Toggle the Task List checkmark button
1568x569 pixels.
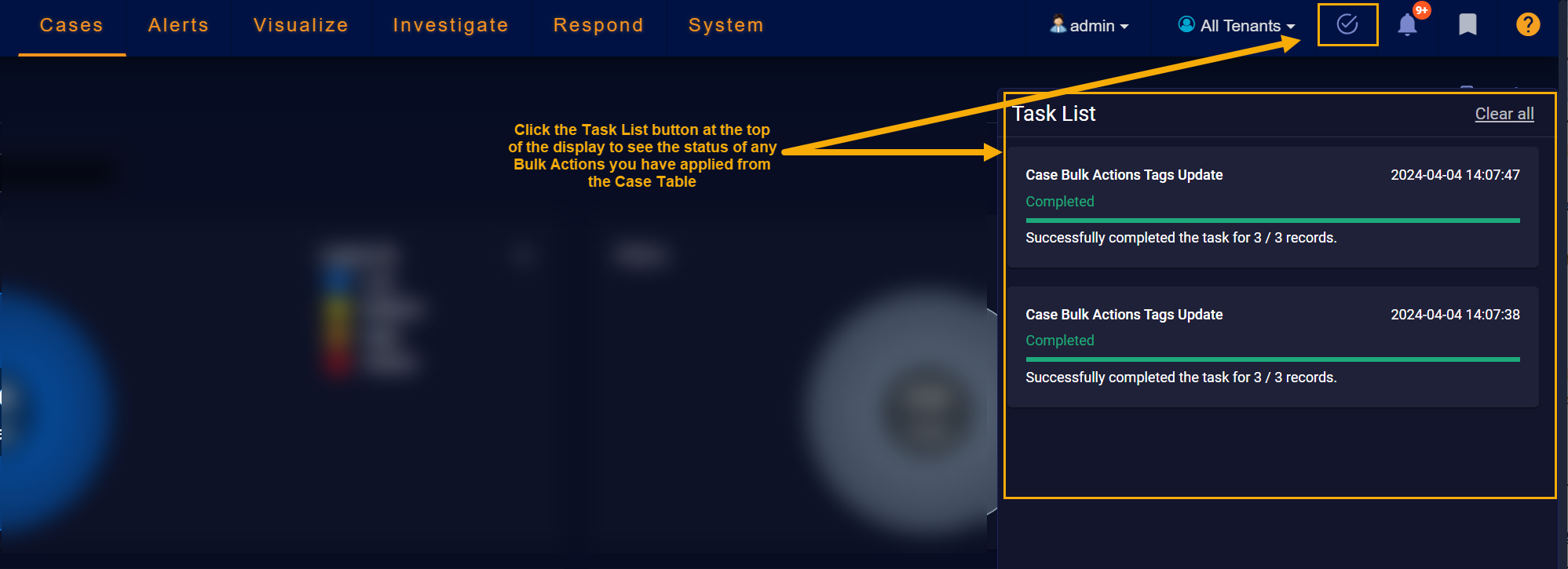point(1347,25)
